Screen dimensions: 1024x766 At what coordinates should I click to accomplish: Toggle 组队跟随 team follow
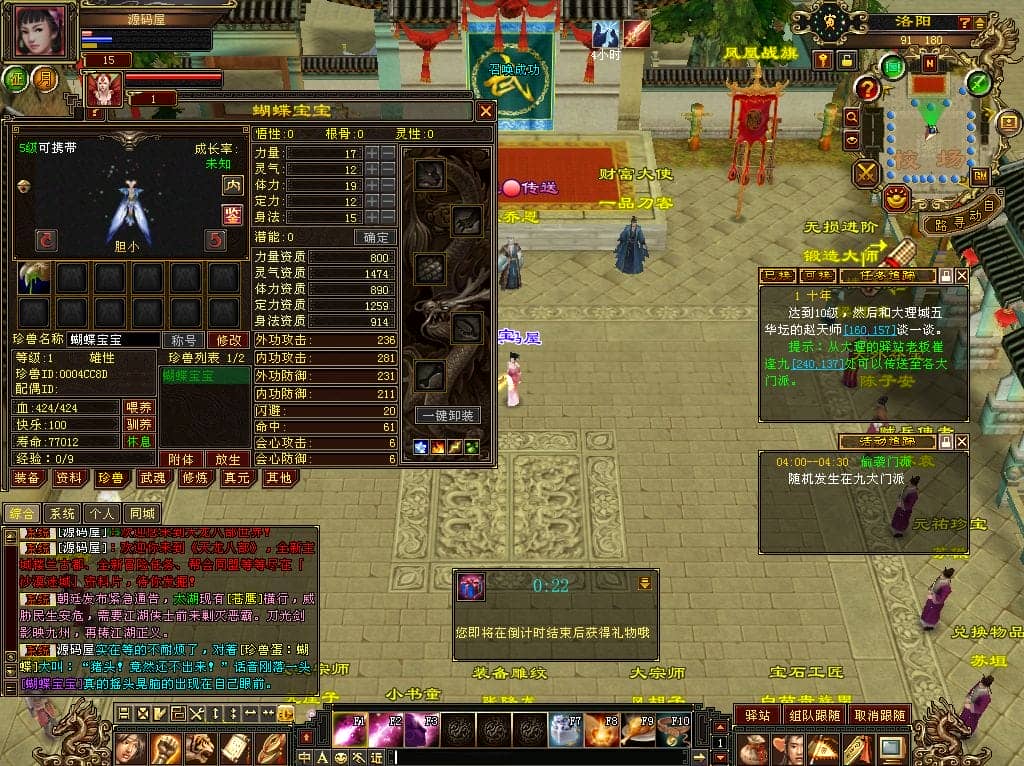pyautogui.click(x=813, y=715)
